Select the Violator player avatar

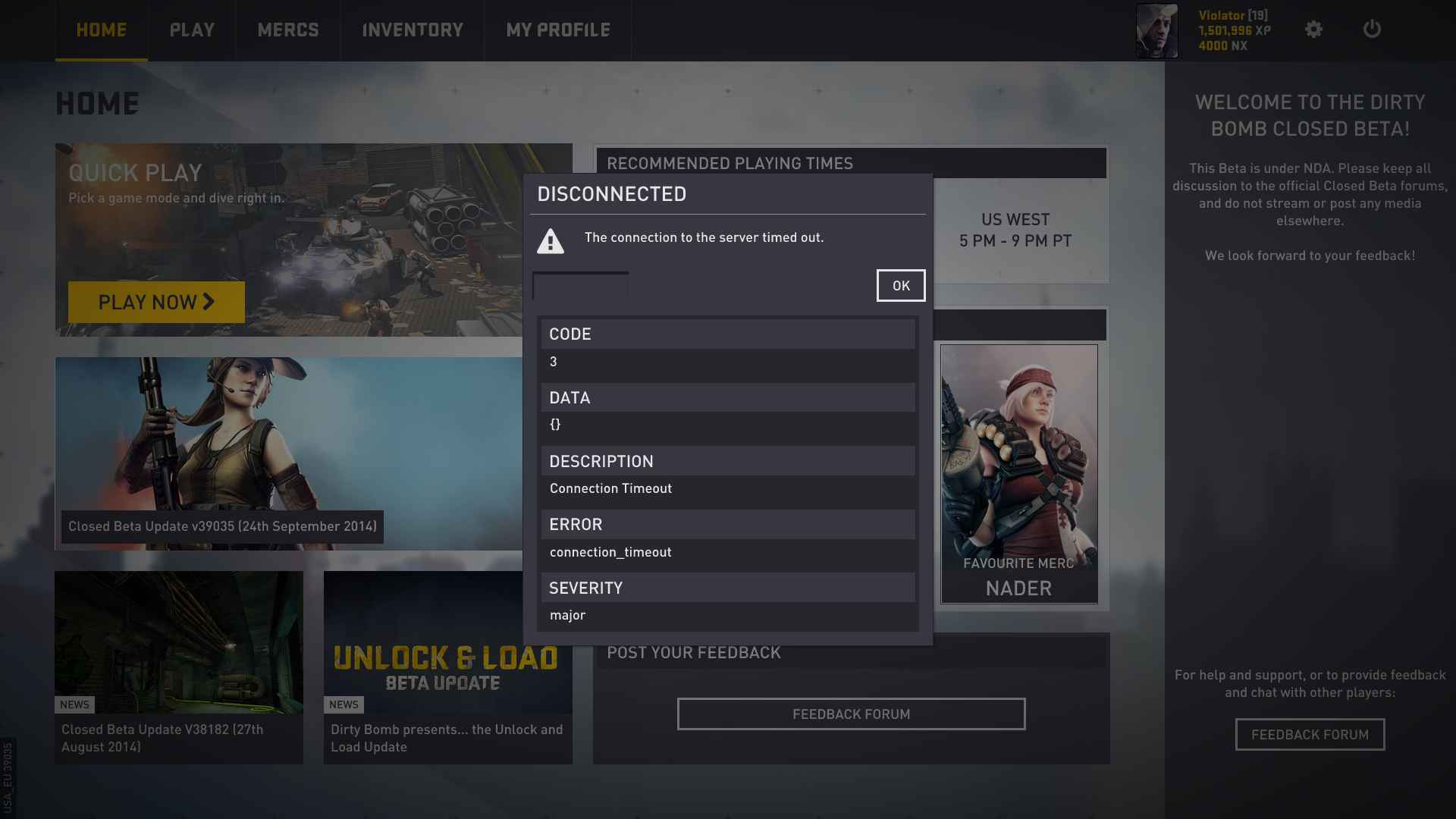pos(1156,31)
